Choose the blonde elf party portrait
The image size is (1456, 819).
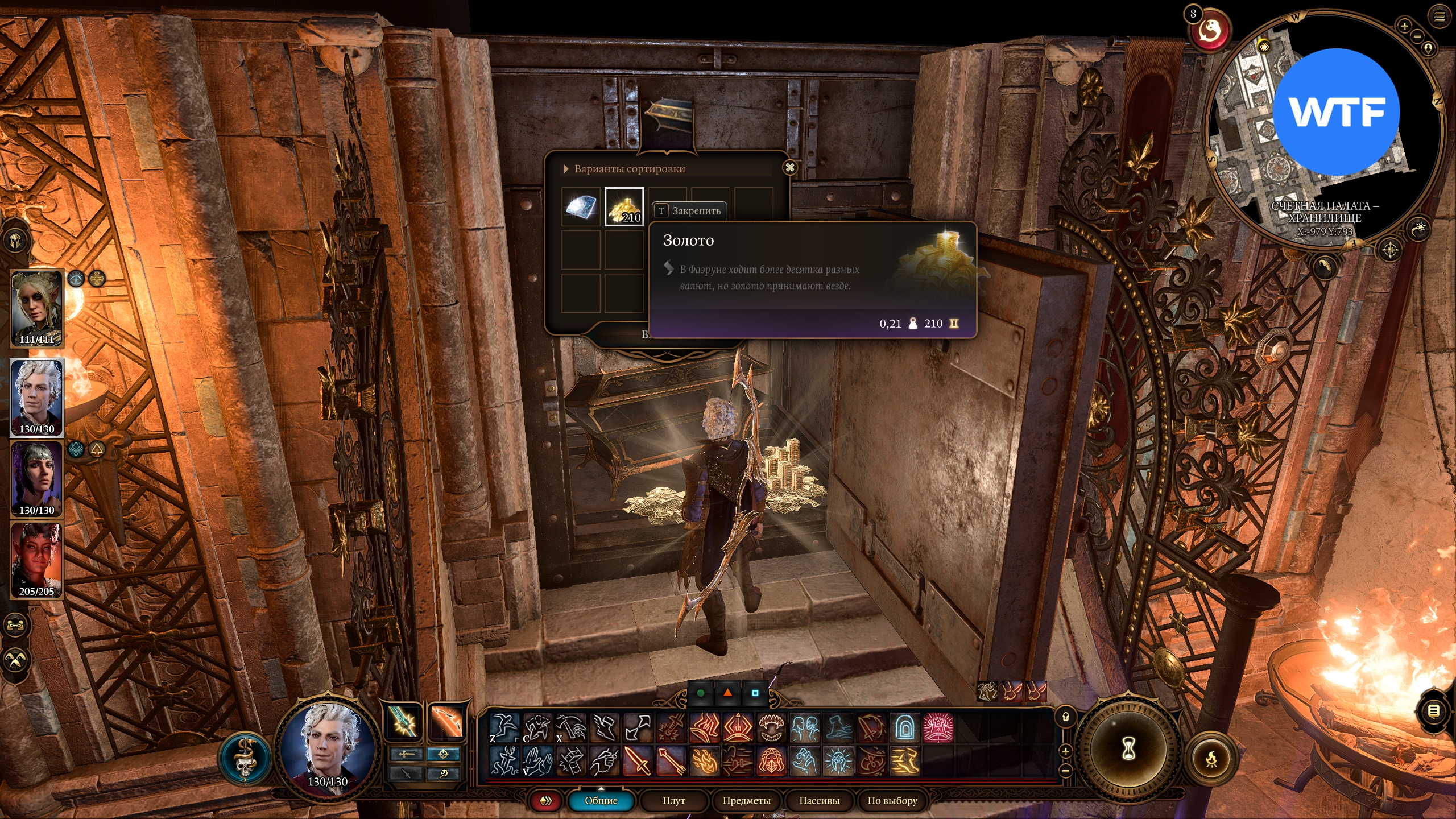click(37, 308)
